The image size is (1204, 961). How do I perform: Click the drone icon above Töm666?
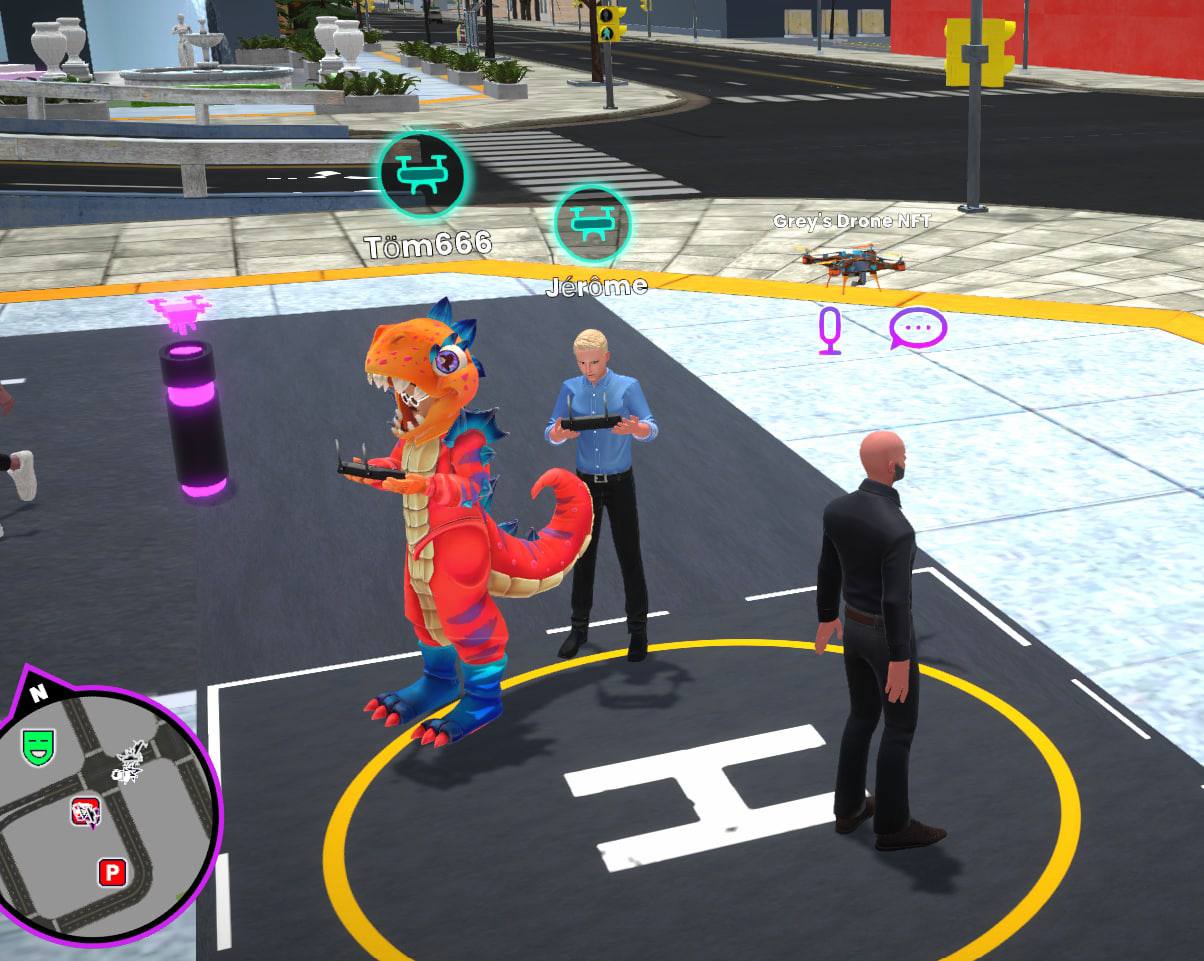422,176
